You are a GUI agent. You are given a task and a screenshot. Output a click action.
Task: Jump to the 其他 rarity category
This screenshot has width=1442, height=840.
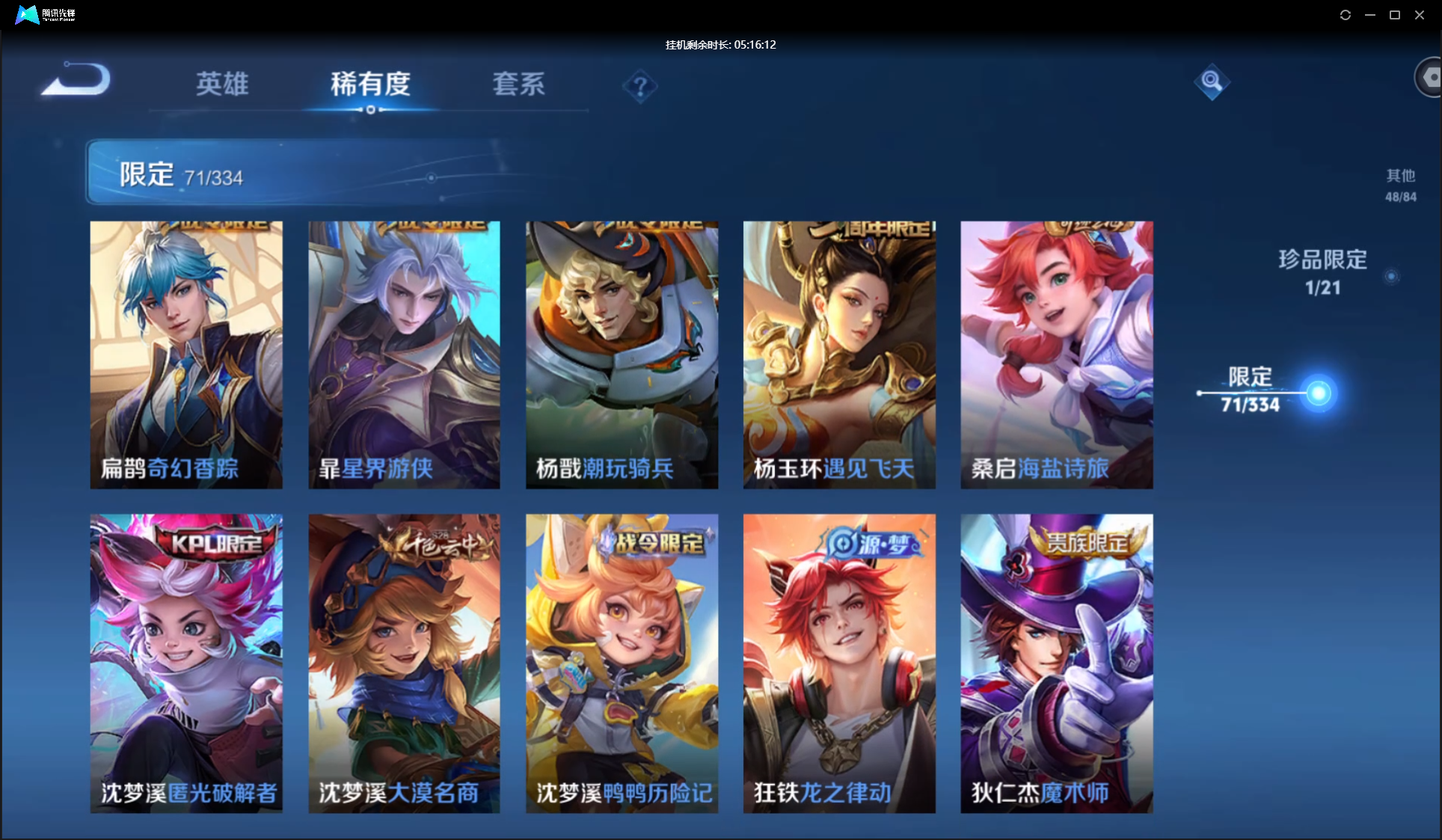point(1400,185)
